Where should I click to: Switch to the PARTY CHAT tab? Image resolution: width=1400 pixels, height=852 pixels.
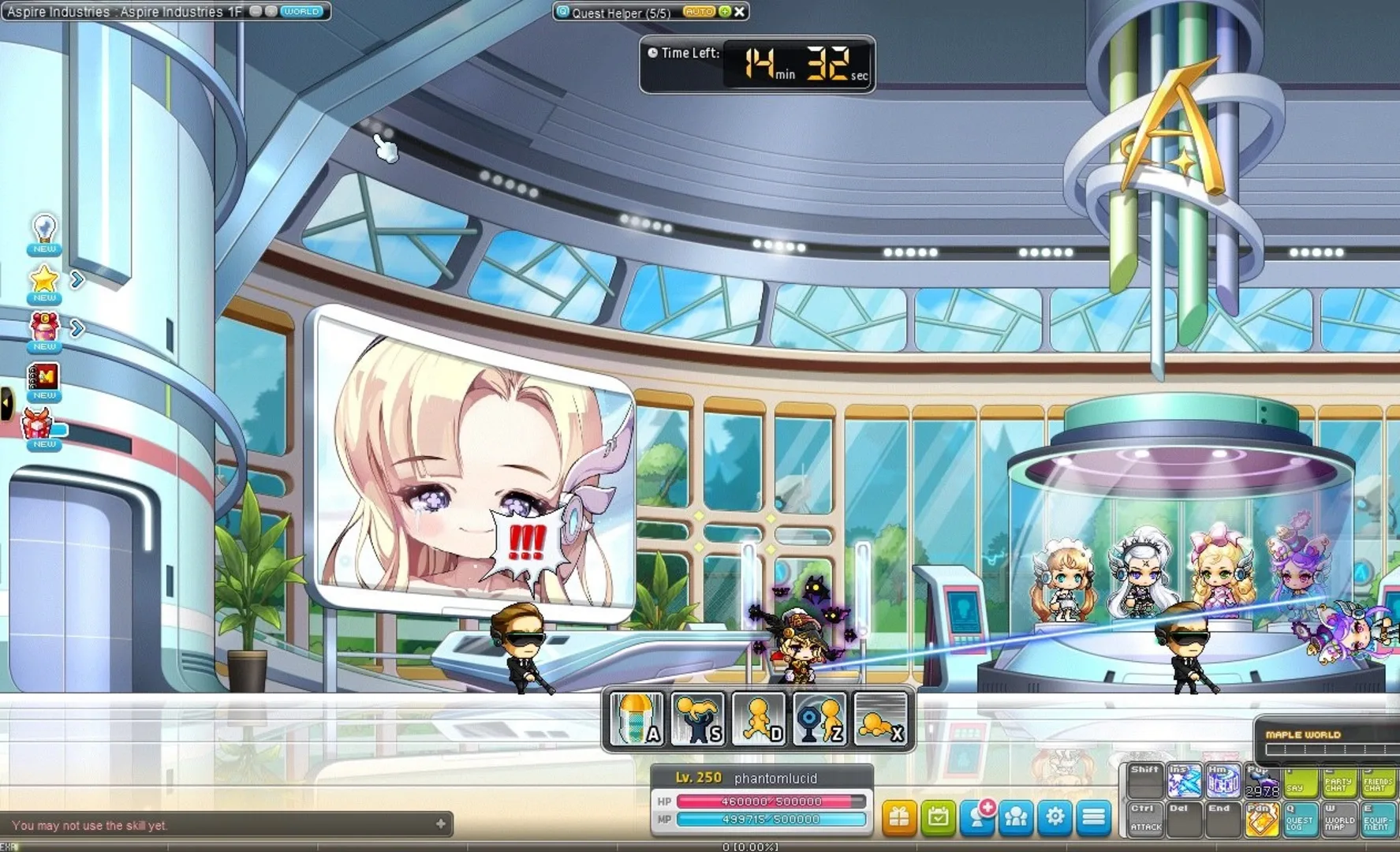pyautogui.click(x=1338, y=783)
